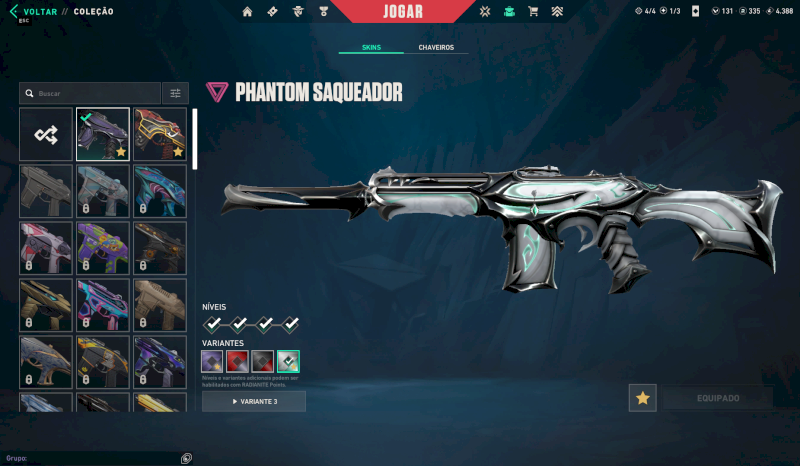Click the red JOGAR play tab
The height and width of the screenshot is (466, 800).
403,12
